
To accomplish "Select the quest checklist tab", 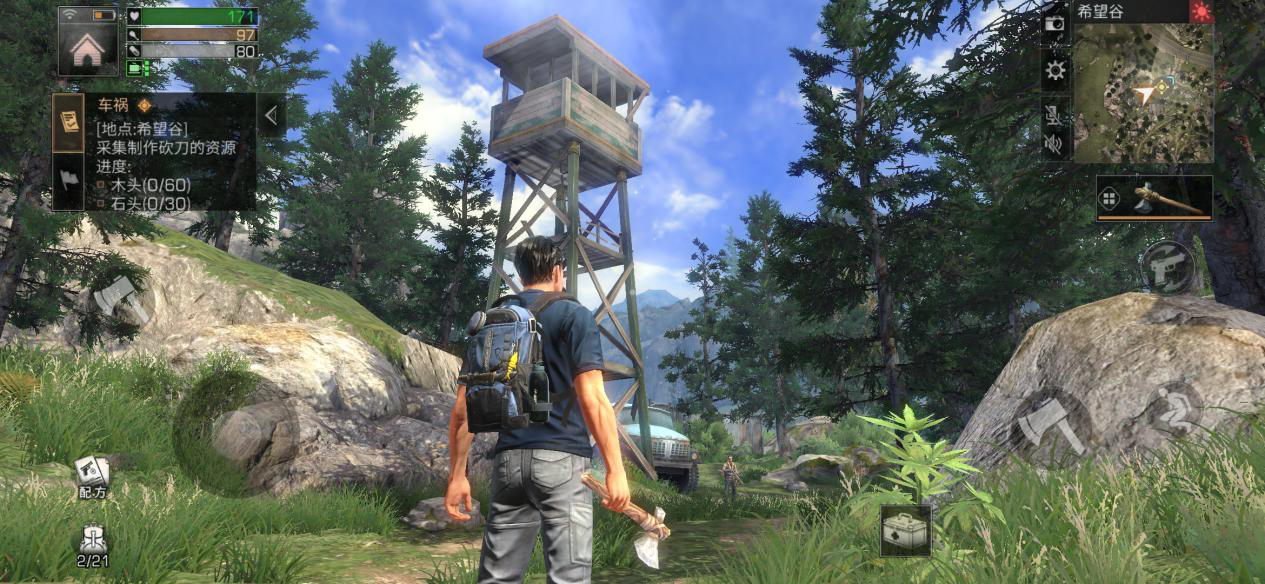I will pyautogui.click(x=68, y=121).
